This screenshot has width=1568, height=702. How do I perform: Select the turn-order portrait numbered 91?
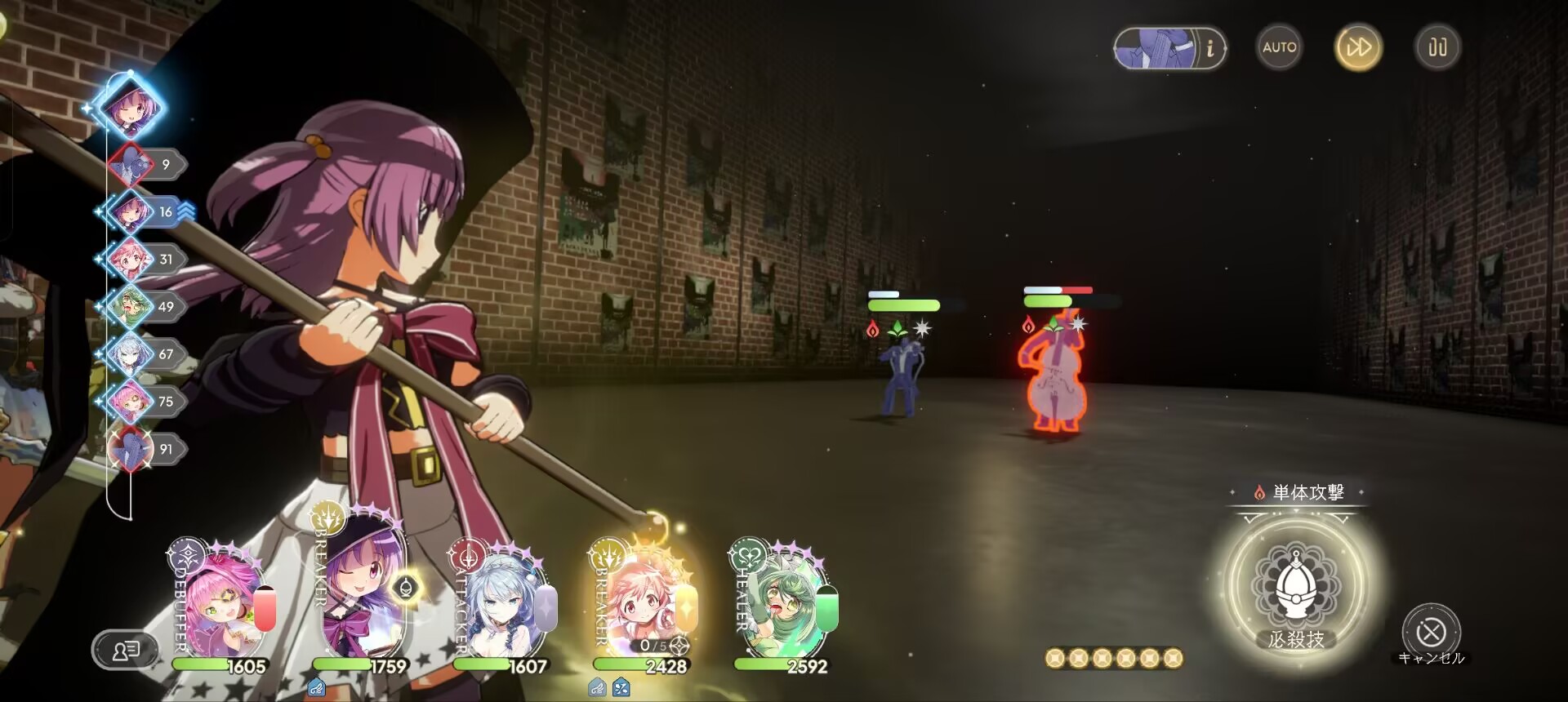pos(131,449)
